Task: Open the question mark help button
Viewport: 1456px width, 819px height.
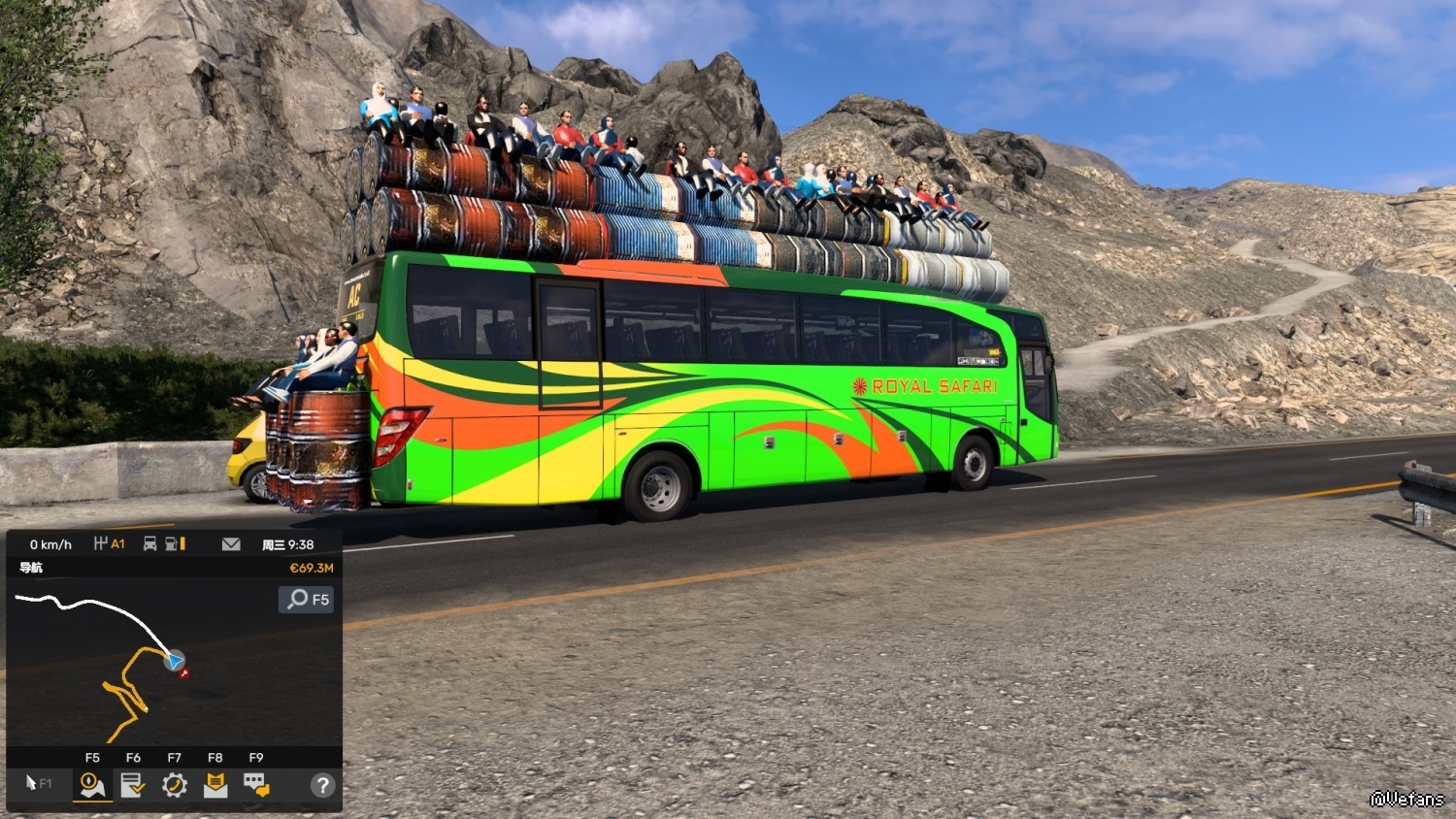Action: click(x=322, y=785)
